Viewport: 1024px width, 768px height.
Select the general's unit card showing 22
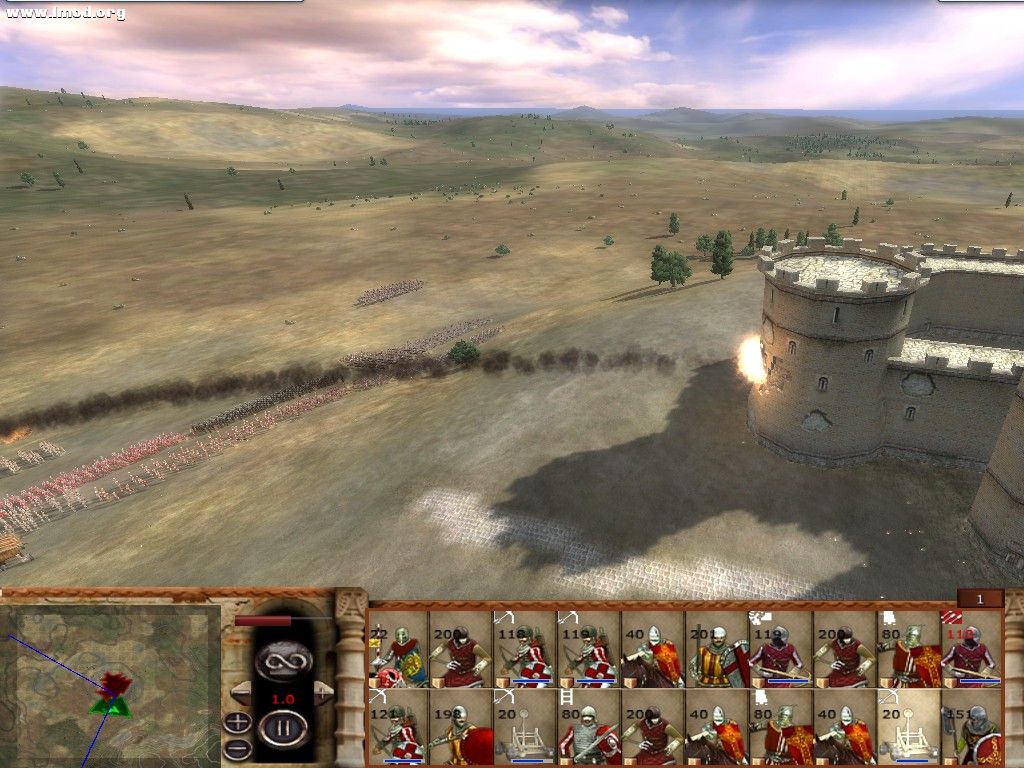pos(398,650)
